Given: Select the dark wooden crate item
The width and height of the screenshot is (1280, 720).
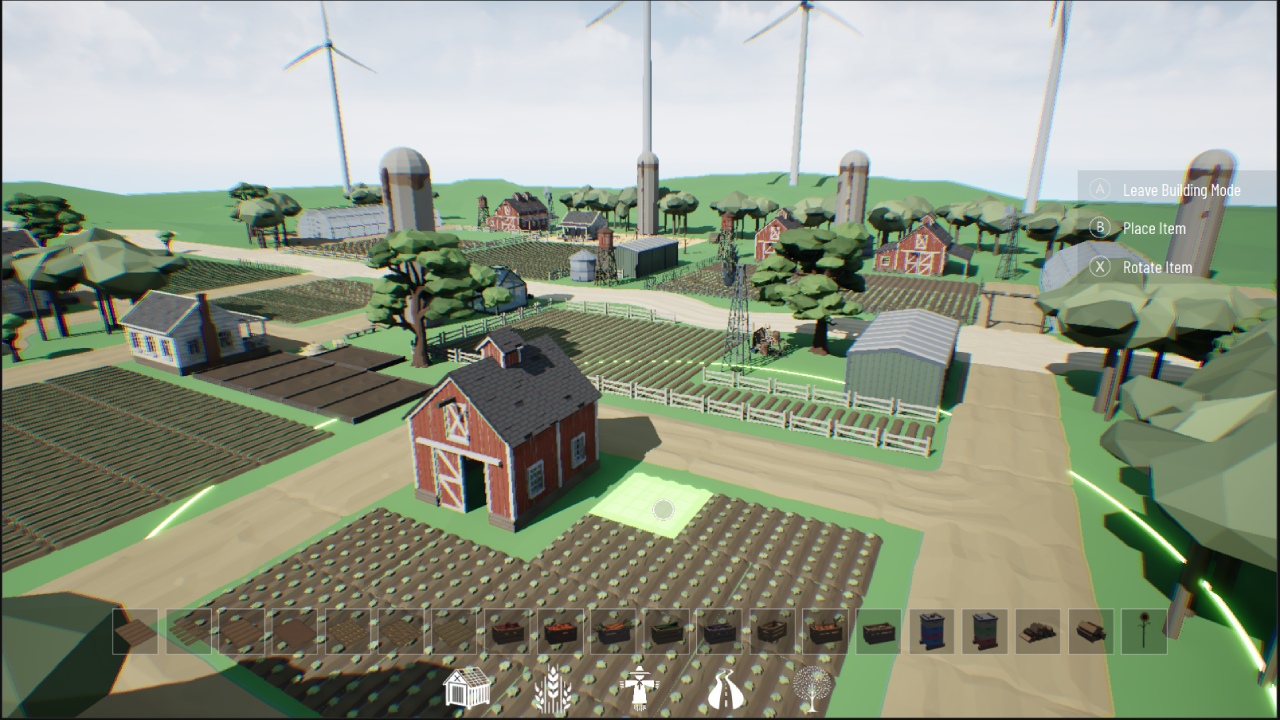Looking at the screenshot, I should pos(876,630).
